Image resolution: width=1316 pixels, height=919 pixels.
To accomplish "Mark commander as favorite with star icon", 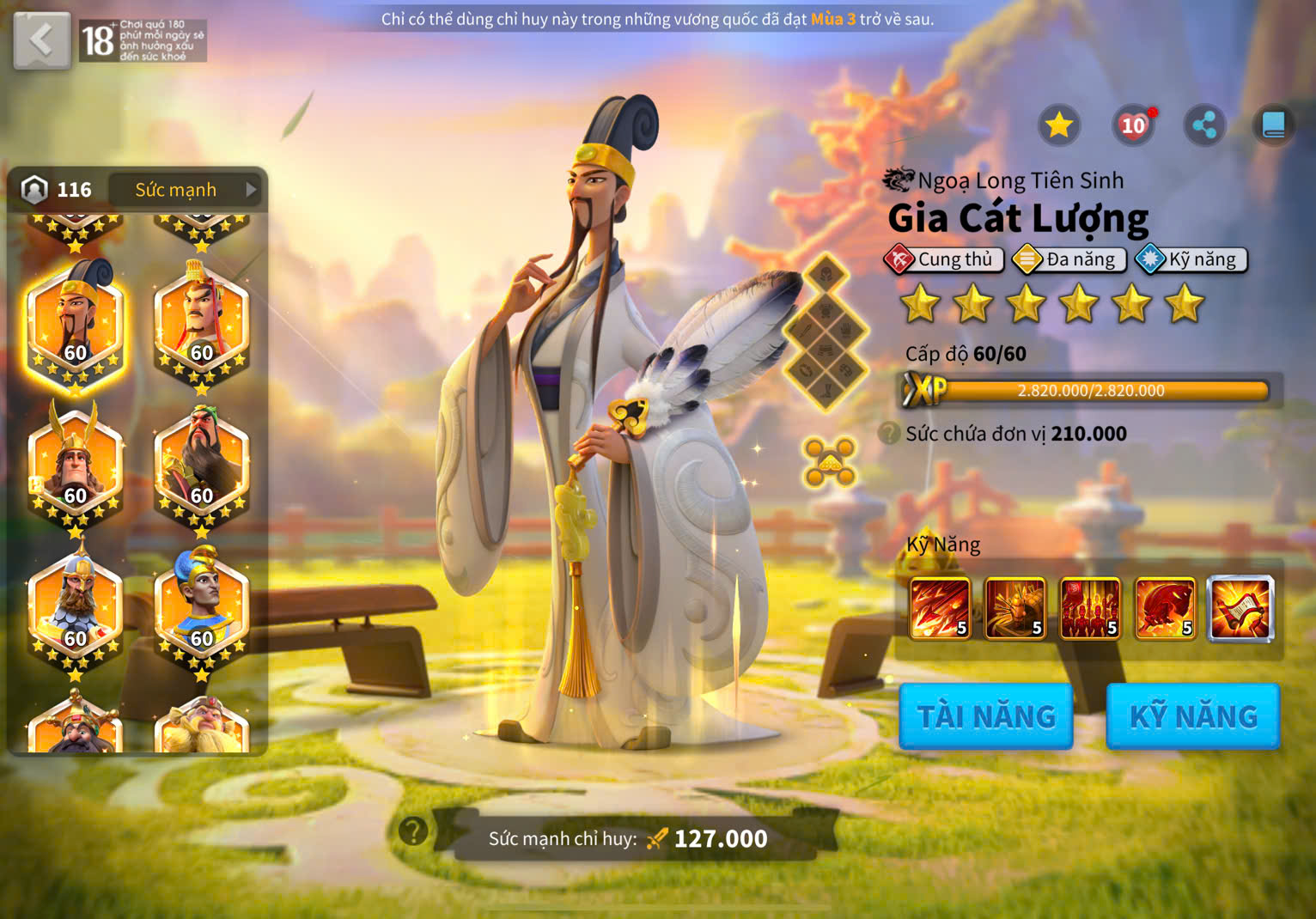I will [x=1058, y=125].
